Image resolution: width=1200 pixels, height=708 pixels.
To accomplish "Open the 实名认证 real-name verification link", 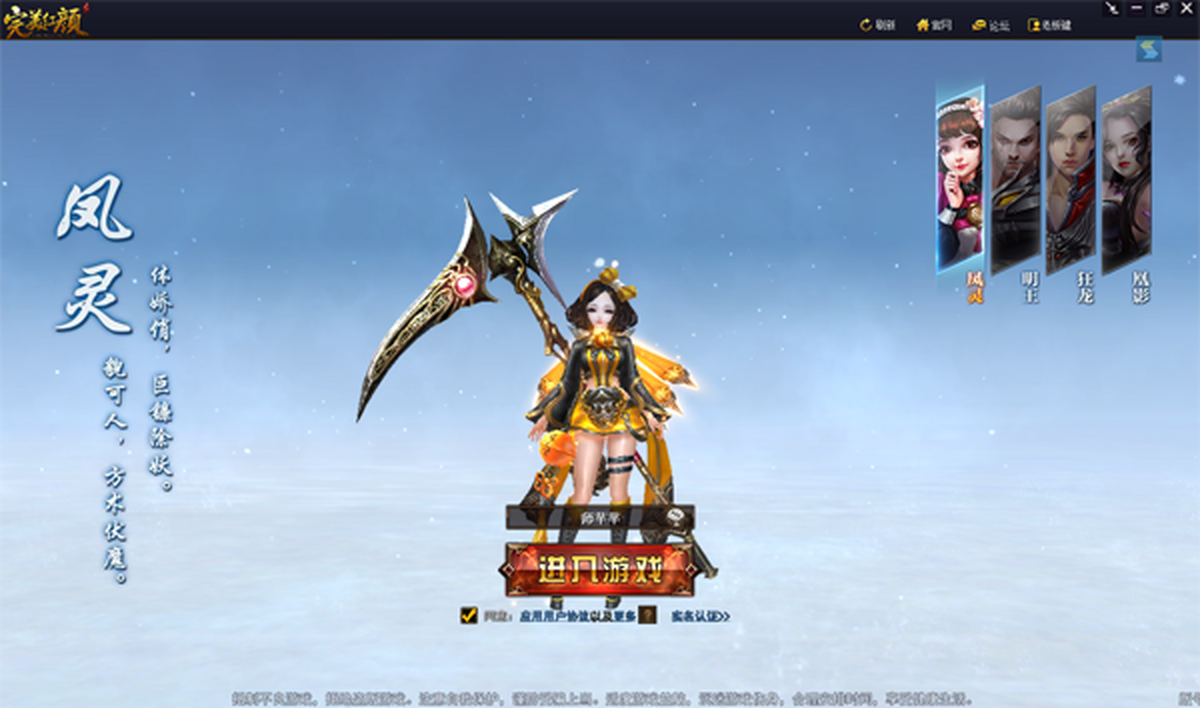I will click(x=700, y=616).
